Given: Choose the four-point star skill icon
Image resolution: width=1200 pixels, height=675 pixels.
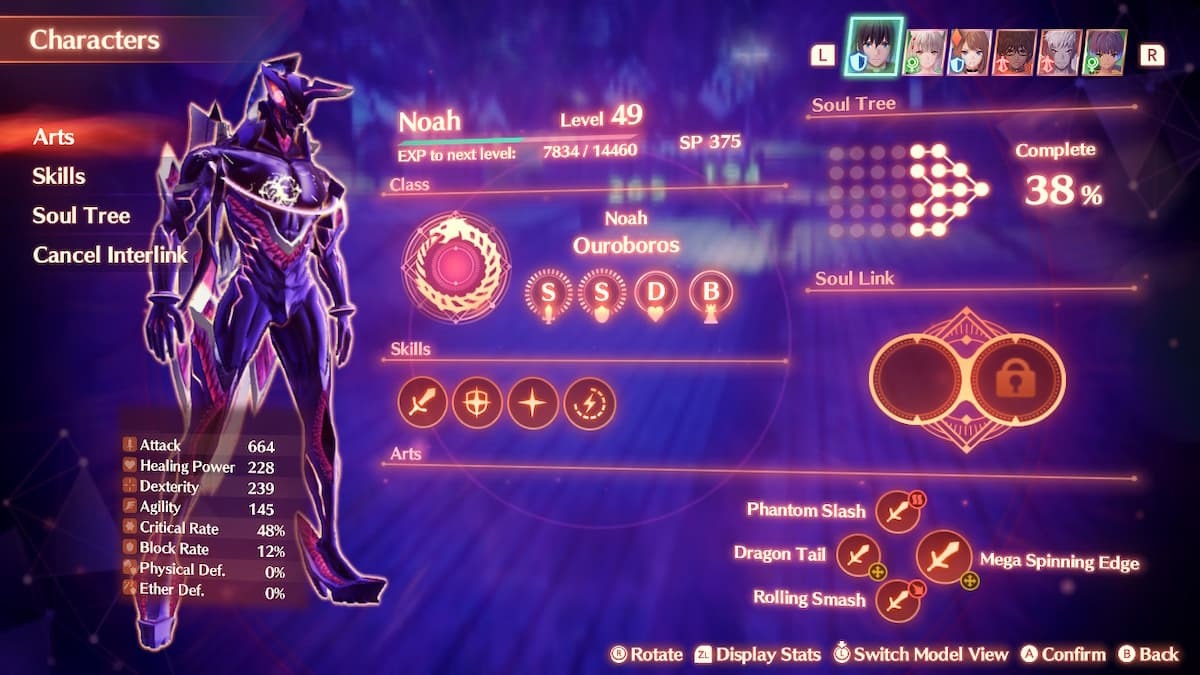Looking at the screenshot, I should tap(532, 402).
